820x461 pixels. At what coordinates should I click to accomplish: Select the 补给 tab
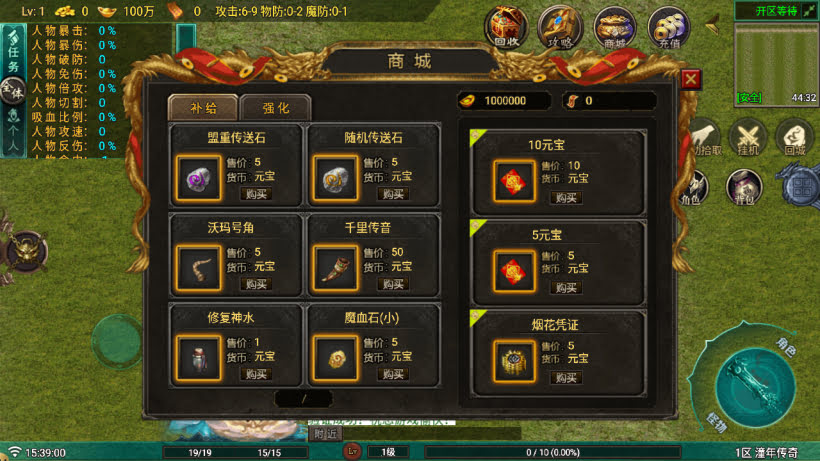point(203,108)
